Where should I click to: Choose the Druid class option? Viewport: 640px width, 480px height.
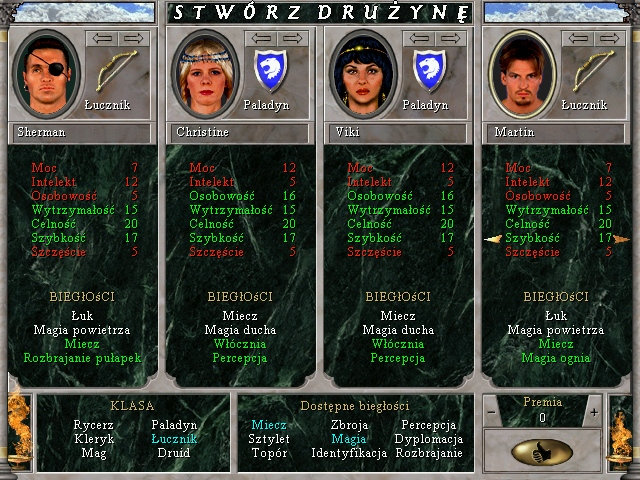click(x=174, y=453)
